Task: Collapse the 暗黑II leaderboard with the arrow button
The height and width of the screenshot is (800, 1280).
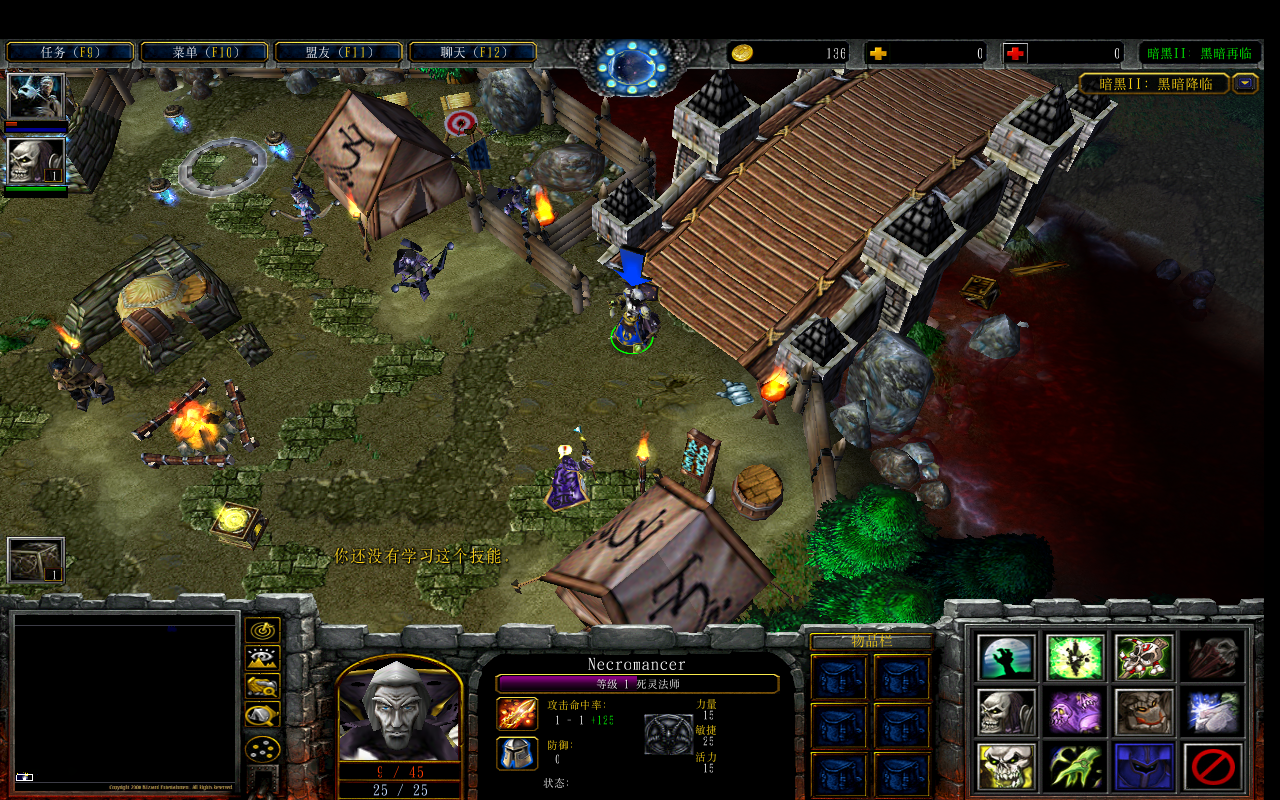Action: click(1245, 84)
